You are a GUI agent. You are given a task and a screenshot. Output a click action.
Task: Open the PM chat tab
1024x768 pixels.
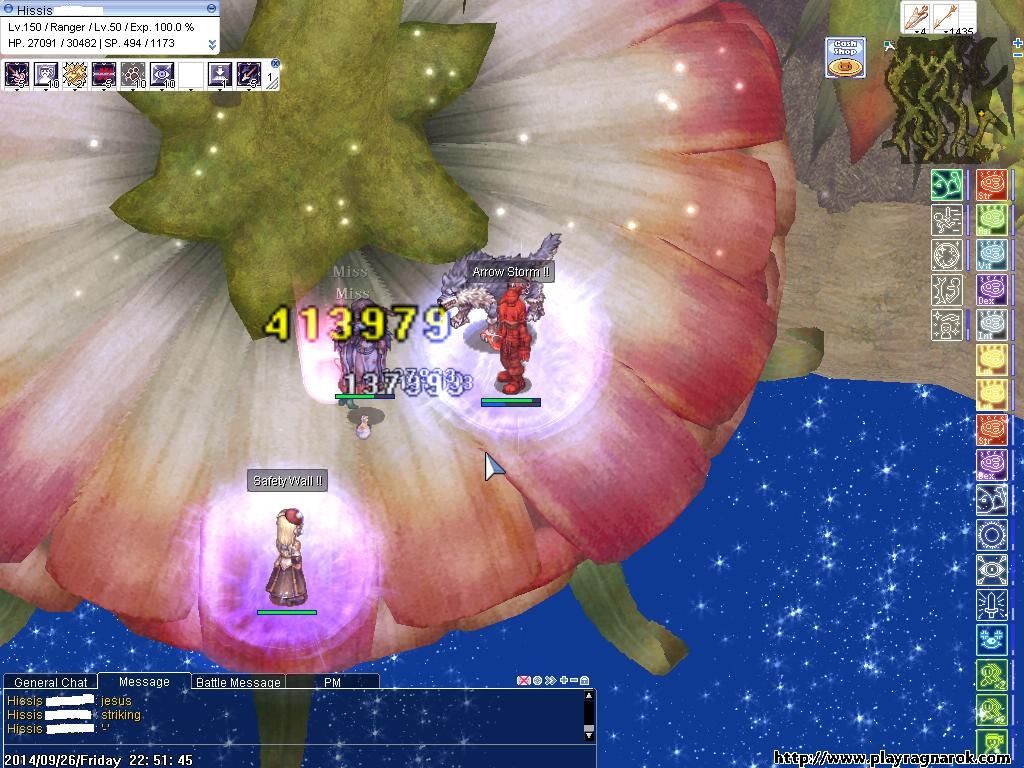[333, 682]
